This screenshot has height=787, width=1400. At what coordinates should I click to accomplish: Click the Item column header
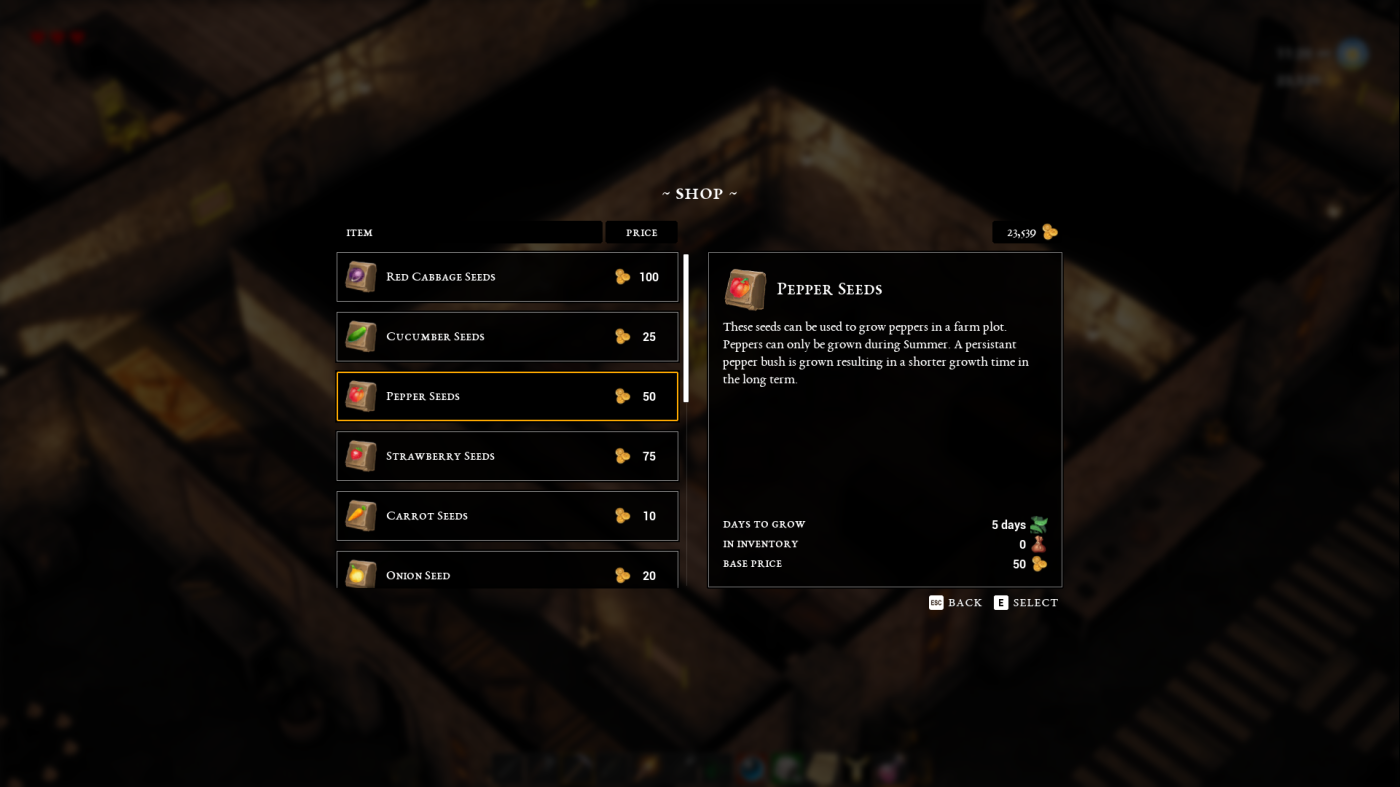coord(469,233)
